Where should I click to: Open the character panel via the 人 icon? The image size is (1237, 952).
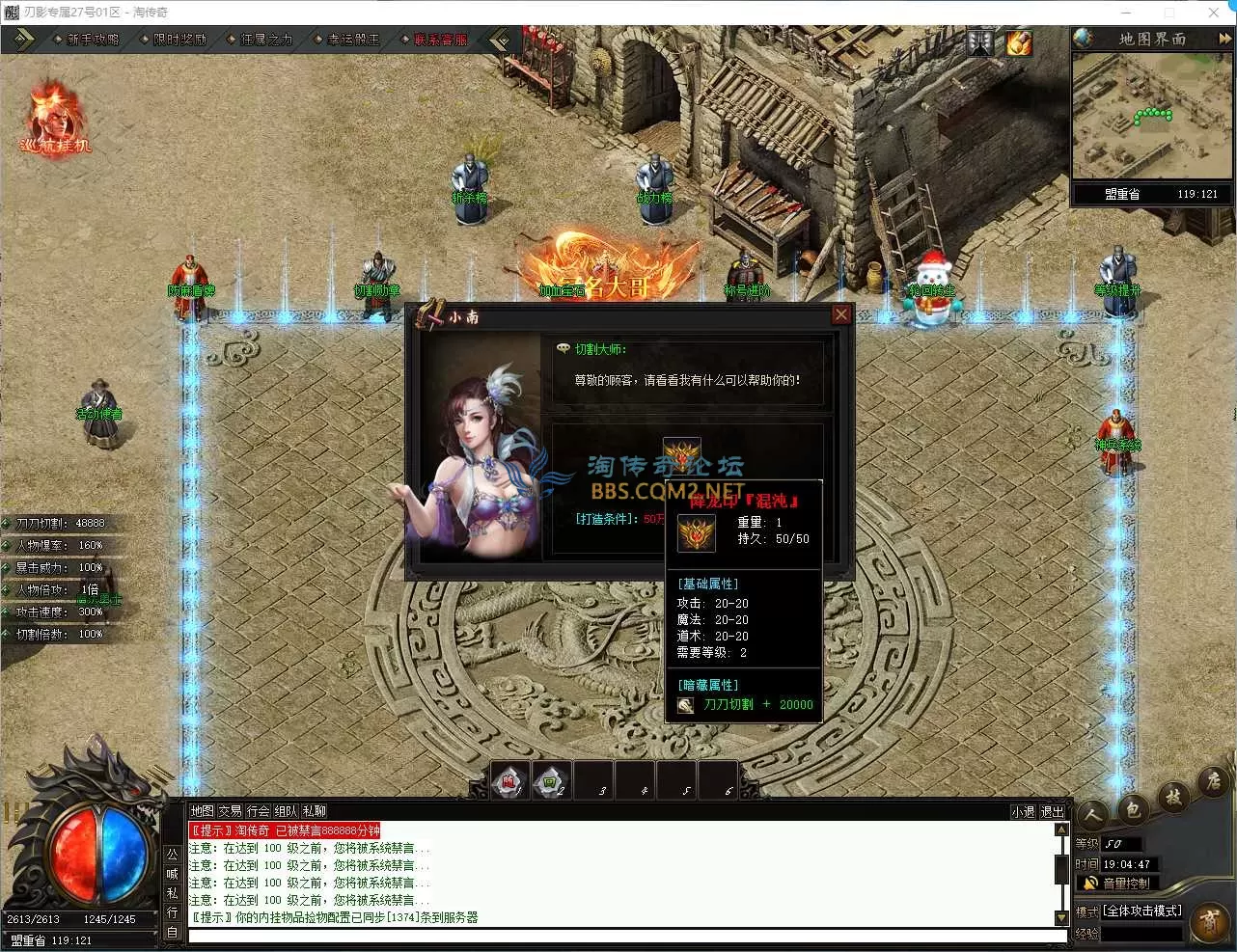point(1091,813)
